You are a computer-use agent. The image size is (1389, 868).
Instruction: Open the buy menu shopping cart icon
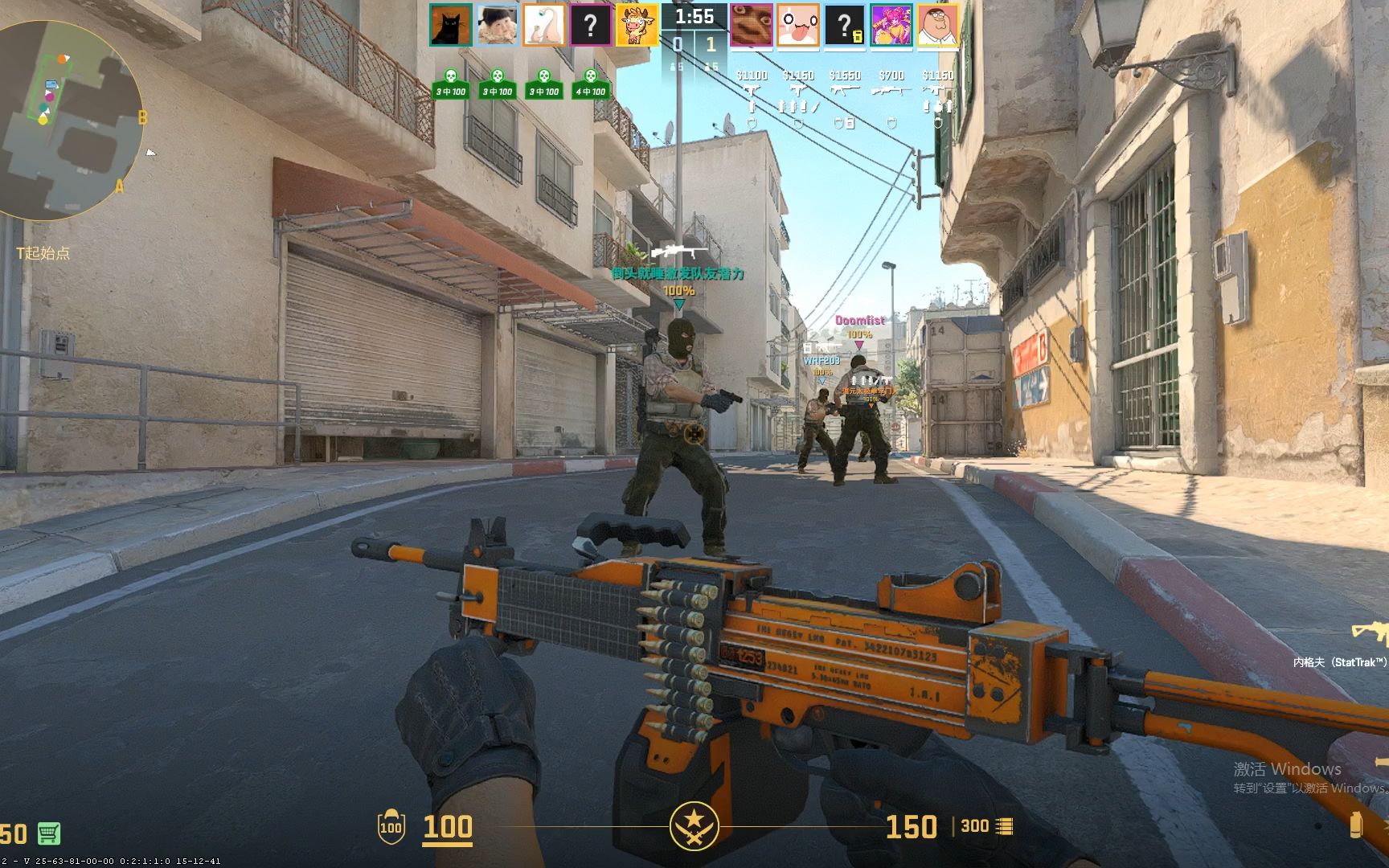coord(48,833)
